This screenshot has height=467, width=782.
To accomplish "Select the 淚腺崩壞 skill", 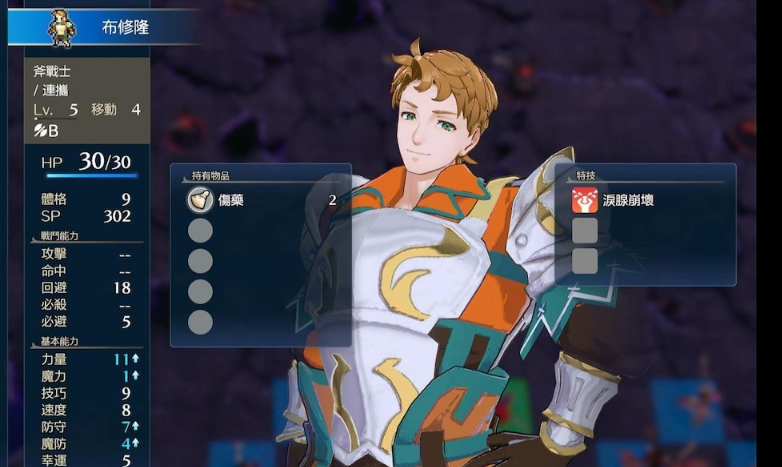I will click(x=628, y=200).
